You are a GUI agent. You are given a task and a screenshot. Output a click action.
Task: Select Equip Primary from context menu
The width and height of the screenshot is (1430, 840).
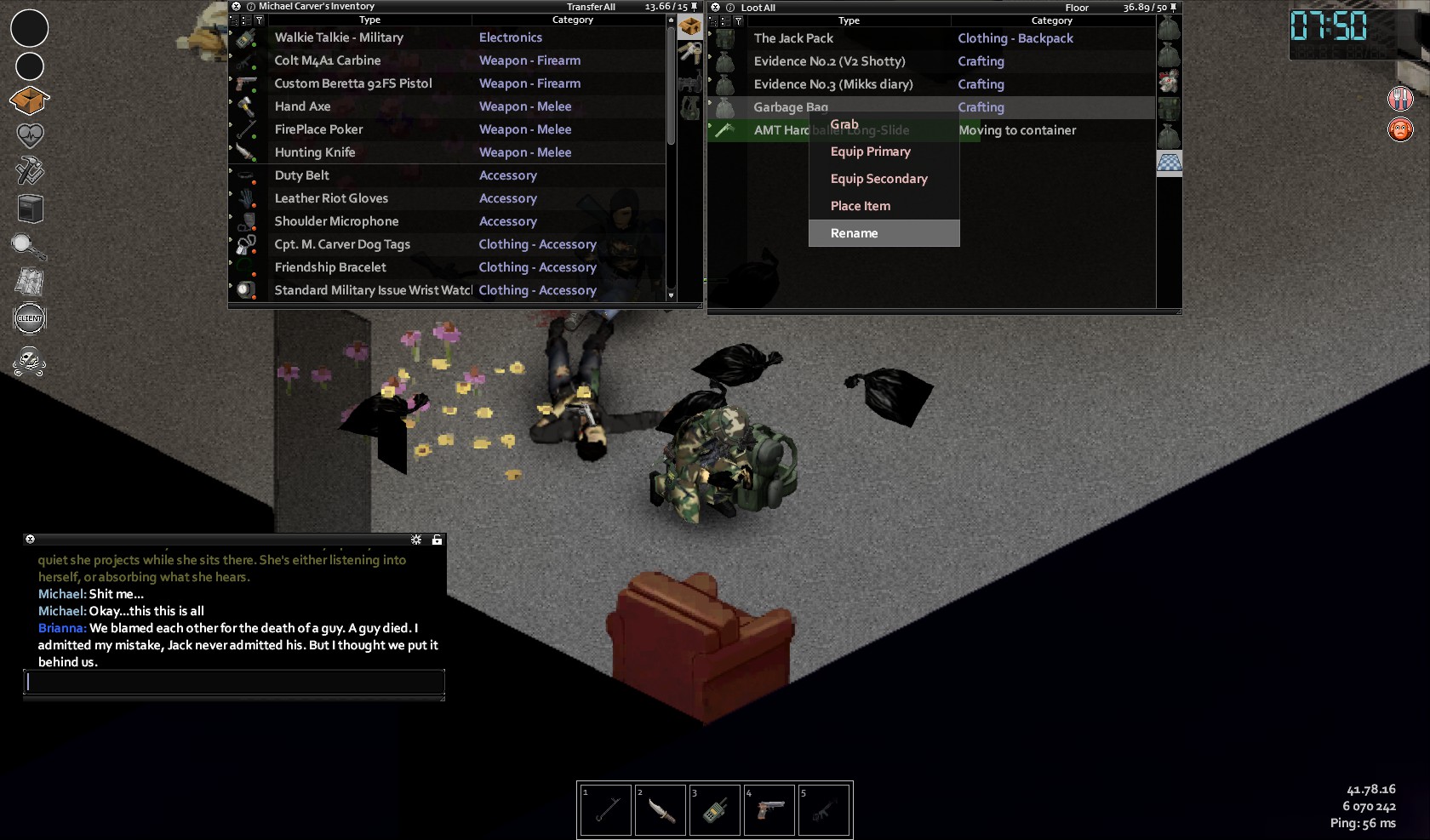coord(870,151)
